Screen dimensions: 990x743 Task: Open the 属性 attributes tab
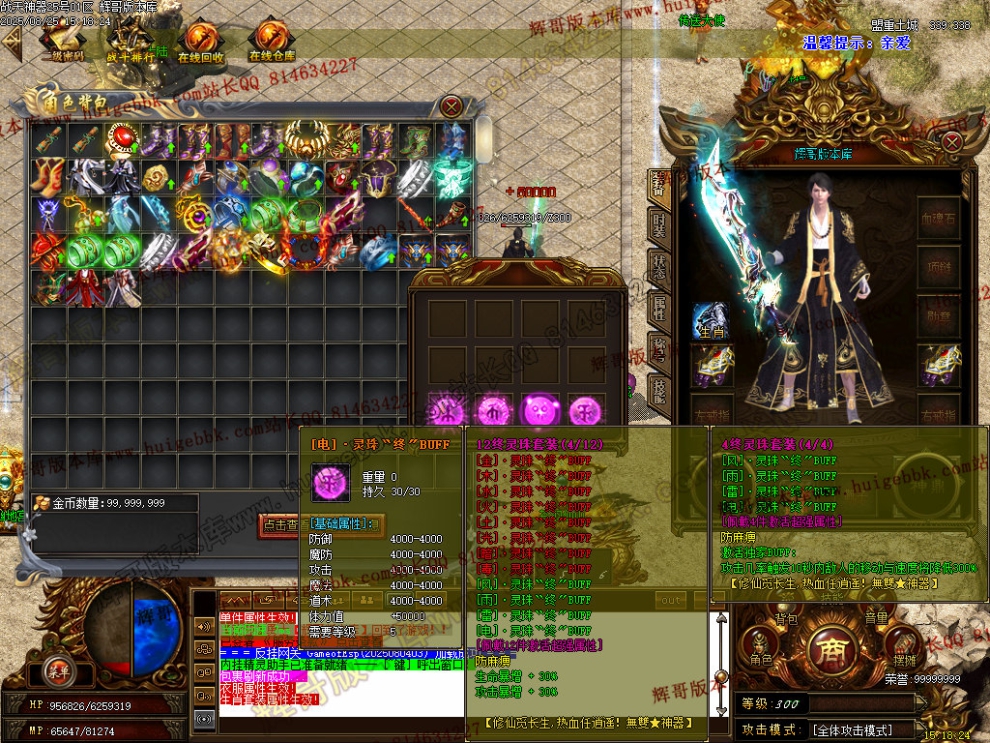tap(659, 305)
